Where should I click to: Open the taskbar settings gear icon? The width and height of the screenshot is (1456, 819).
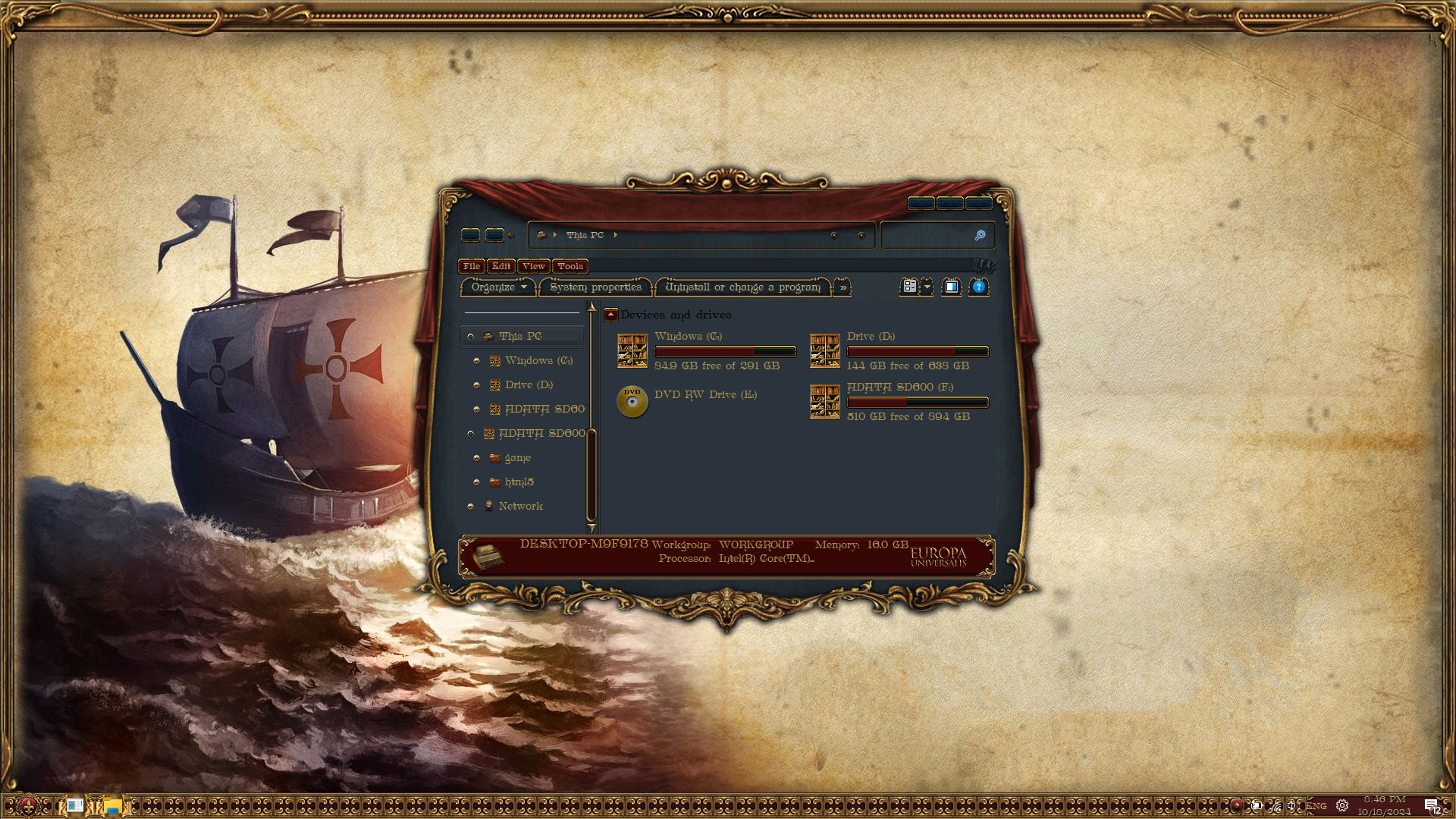[1341, 806]
